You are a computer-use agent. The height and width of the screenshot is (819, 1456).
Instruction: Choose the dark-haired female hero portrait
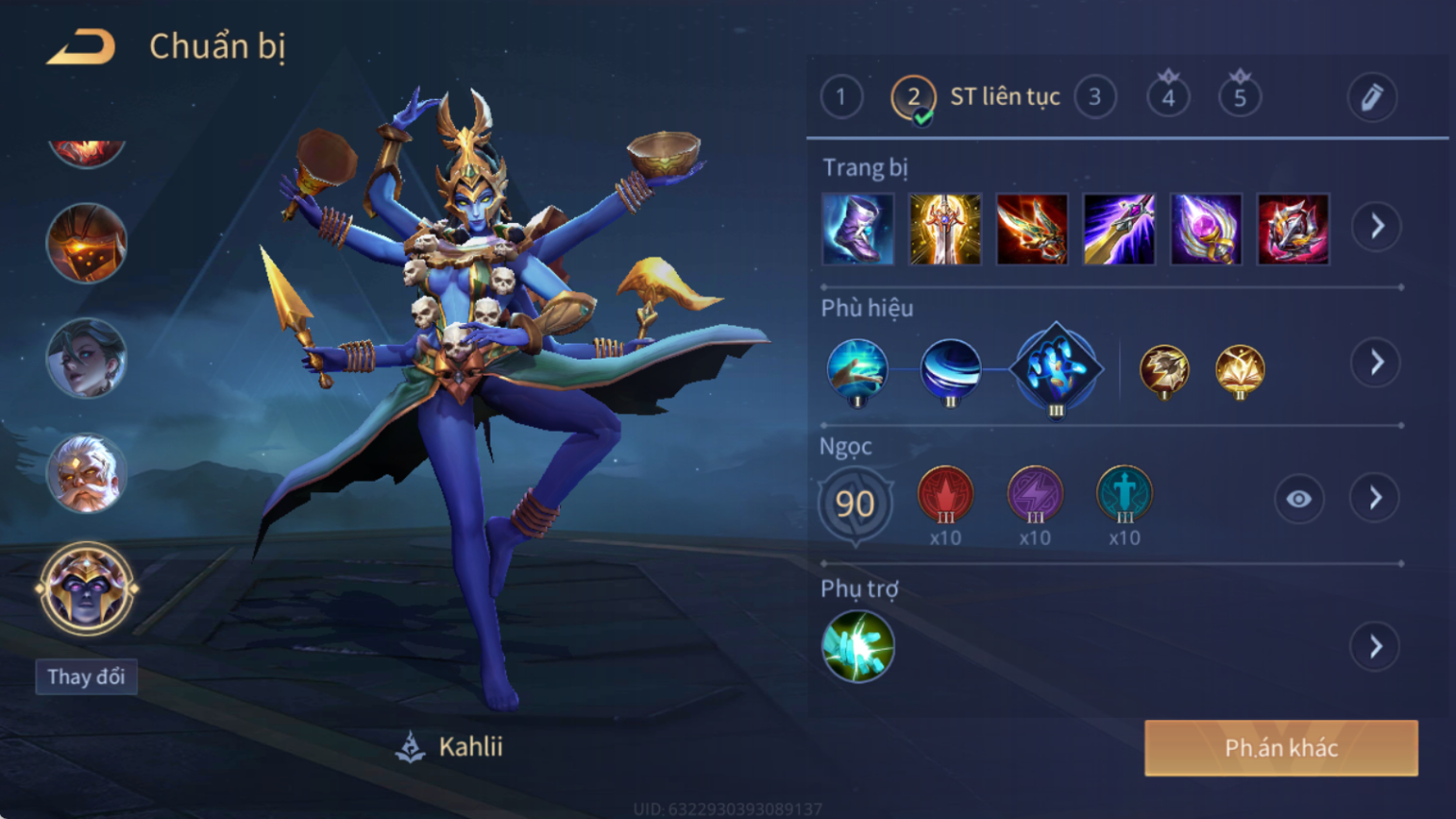coord(87,359)
